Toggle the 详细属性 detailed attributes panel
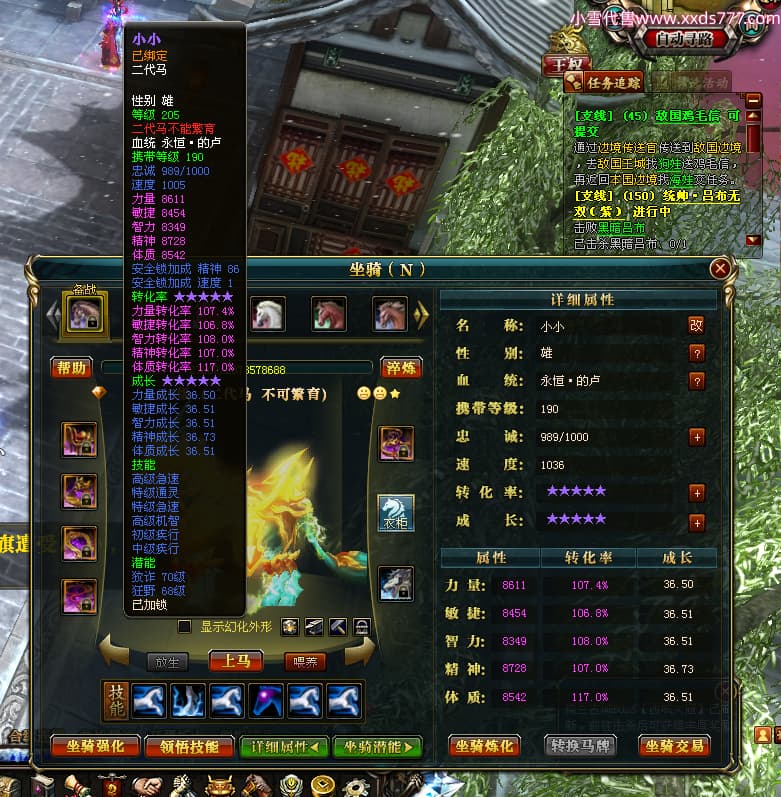781x797 pixels. pos(283,746)
